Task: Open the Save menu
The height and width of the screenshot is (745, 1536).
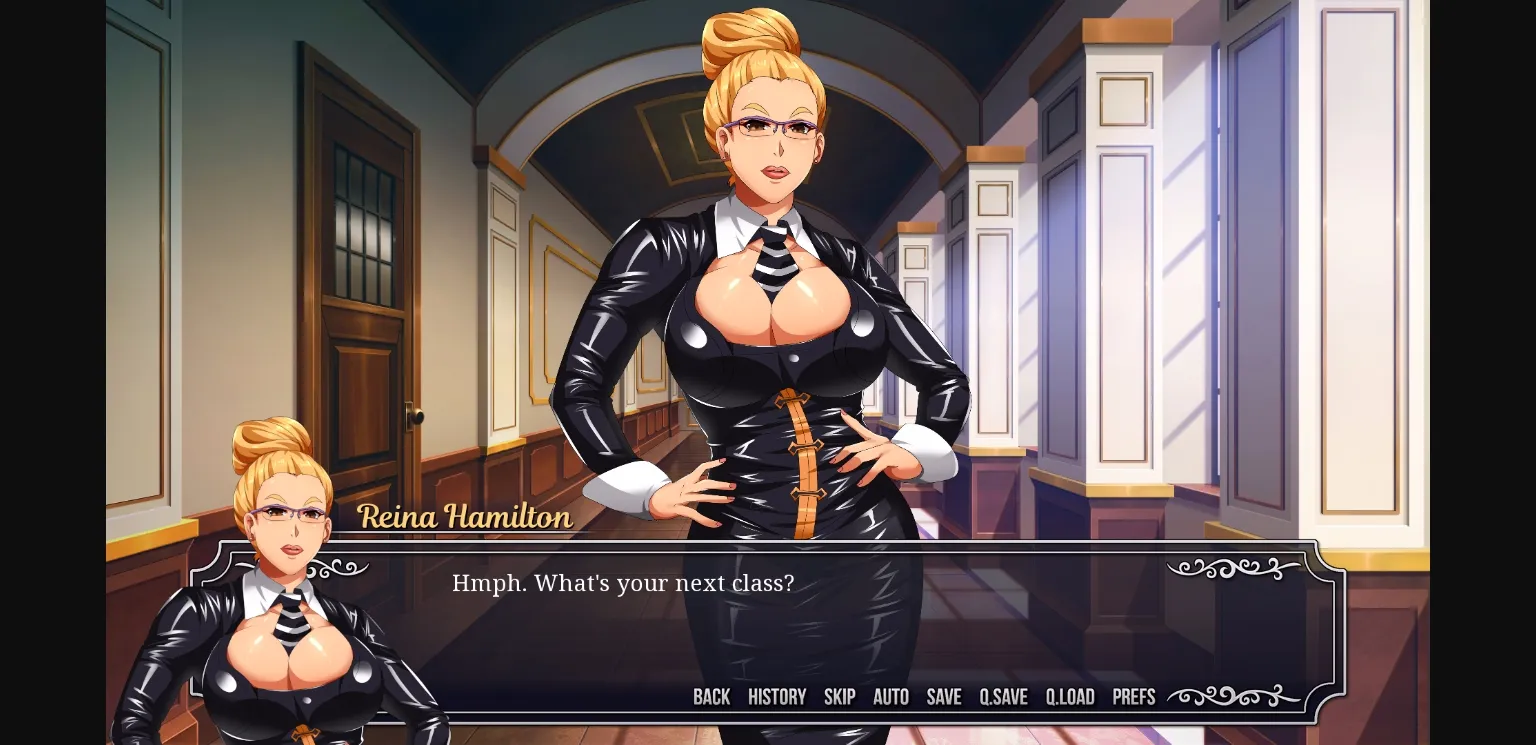Action: [943, 697]
